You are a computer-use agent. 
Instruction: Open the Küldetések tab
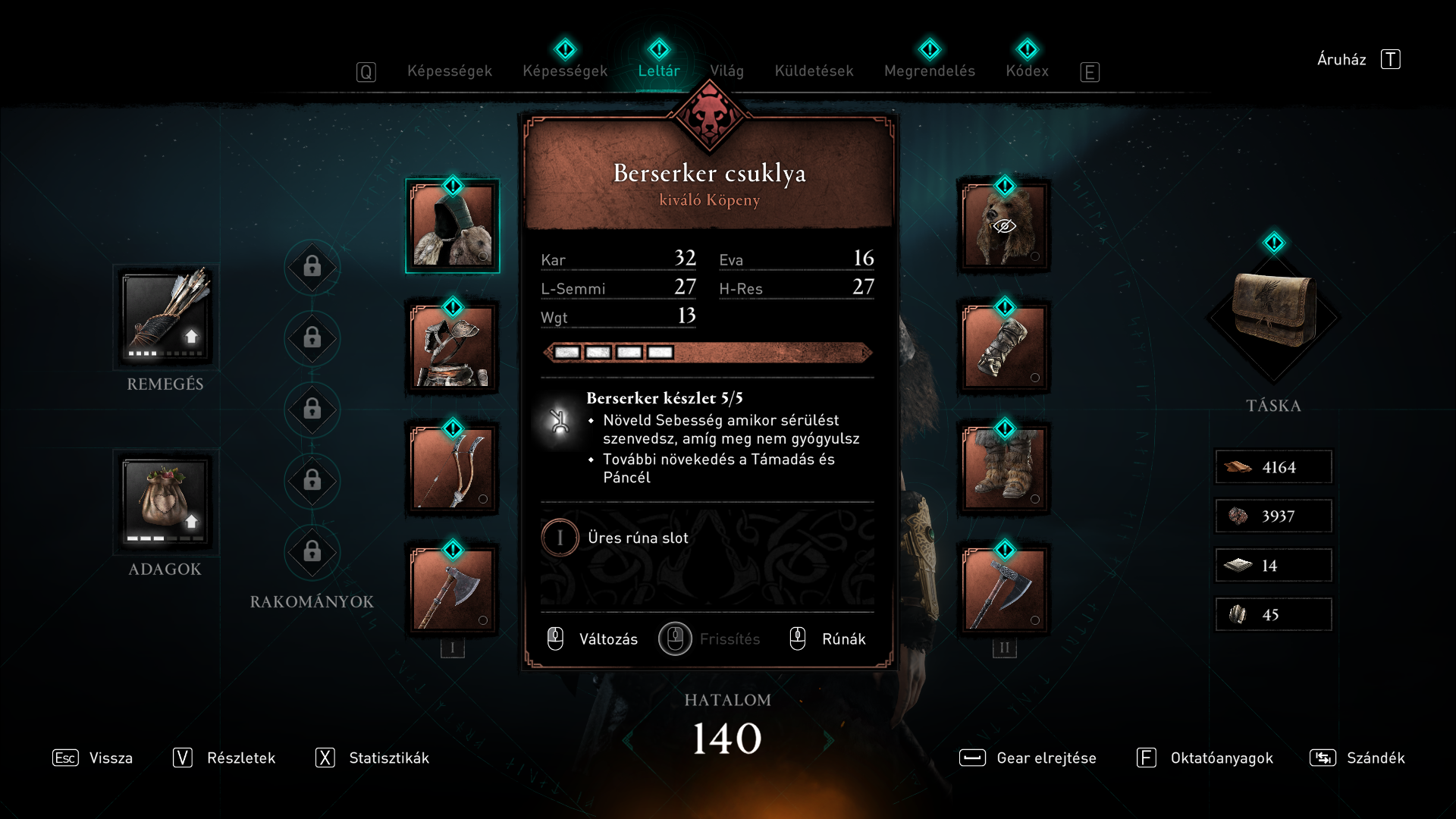pos(814,71)
